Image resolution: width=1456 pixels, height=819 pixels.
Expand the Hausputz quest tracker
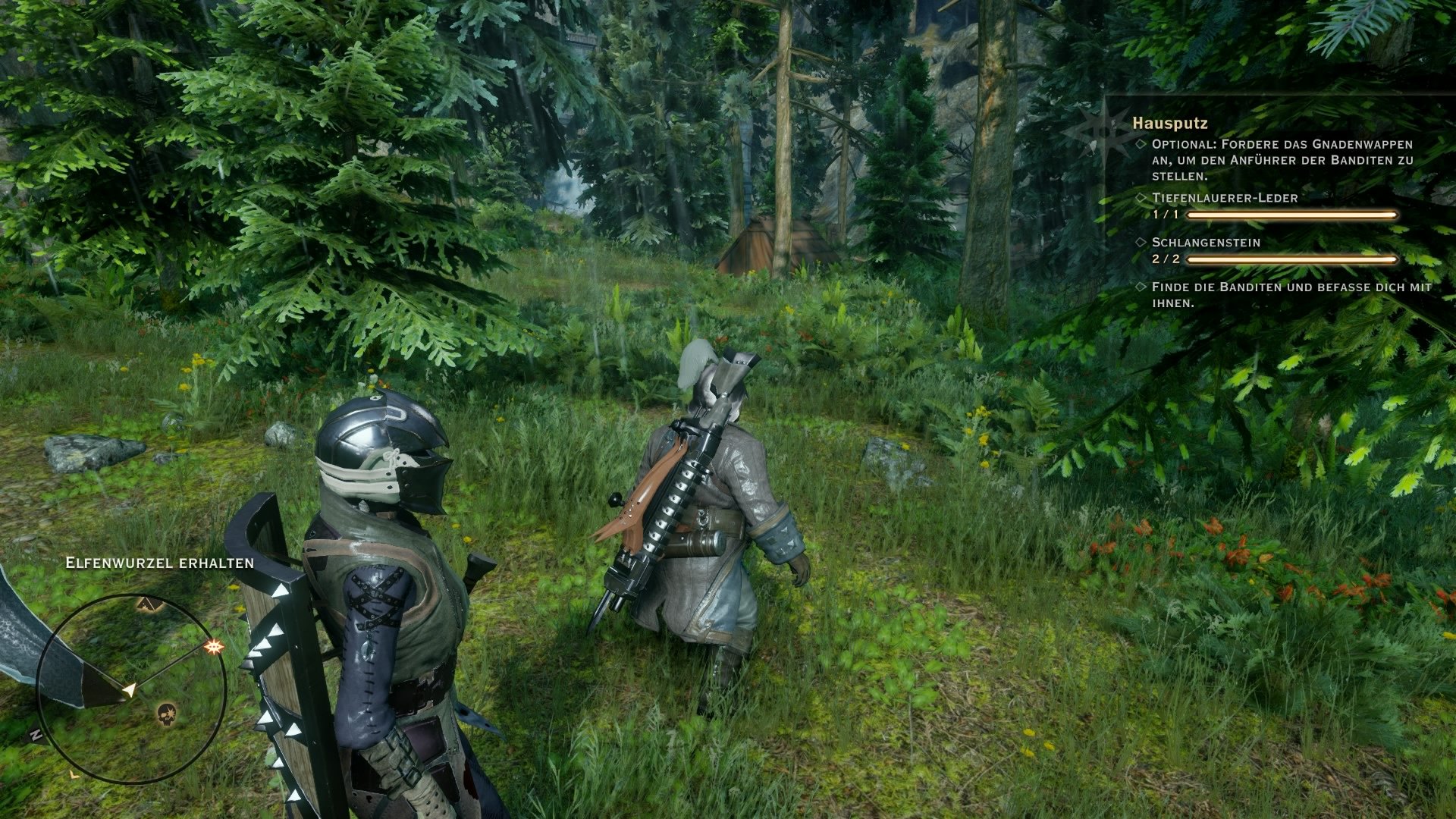[1171, 124]
